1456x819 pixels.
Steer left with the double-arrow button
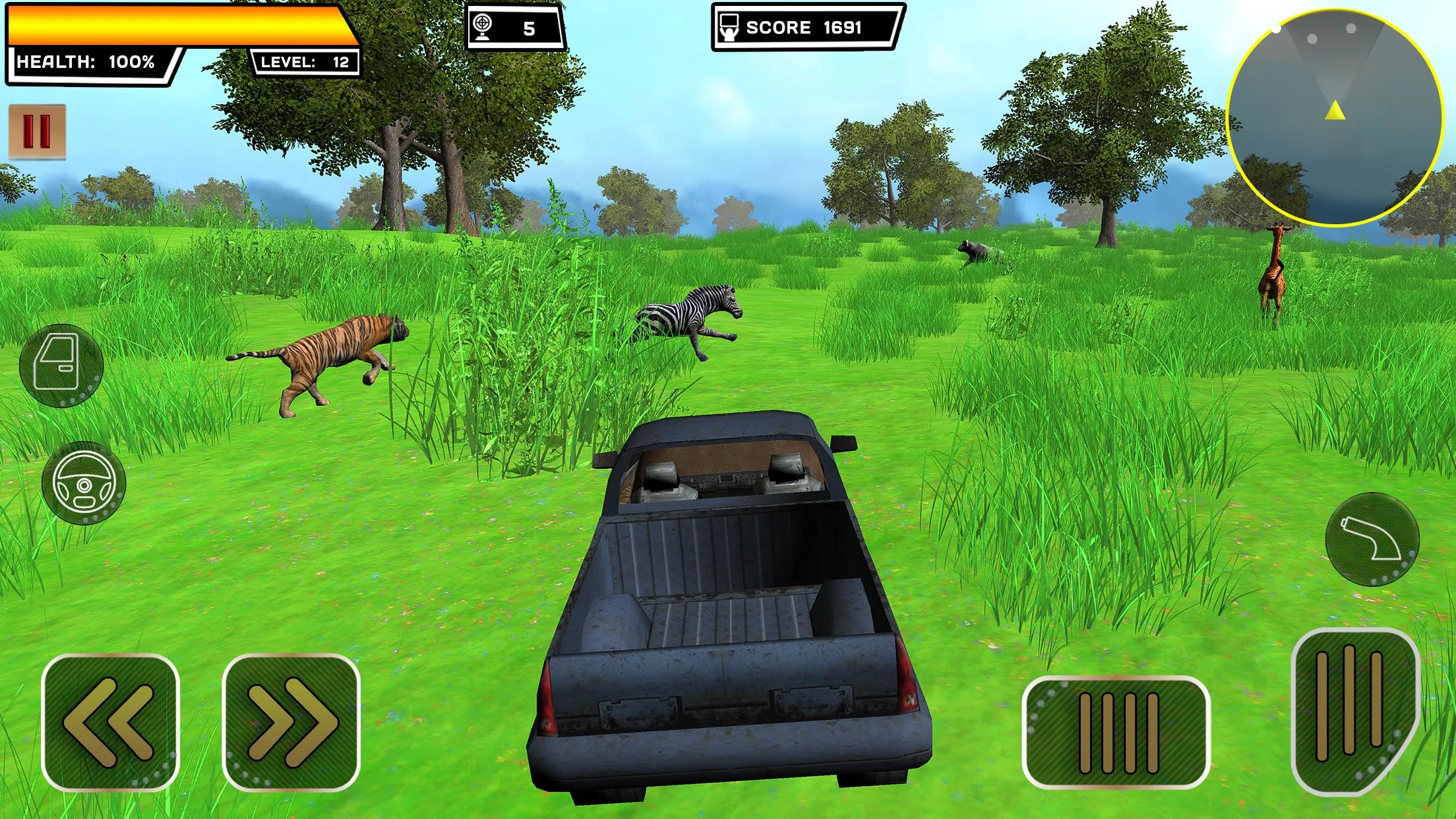(110, 722)
